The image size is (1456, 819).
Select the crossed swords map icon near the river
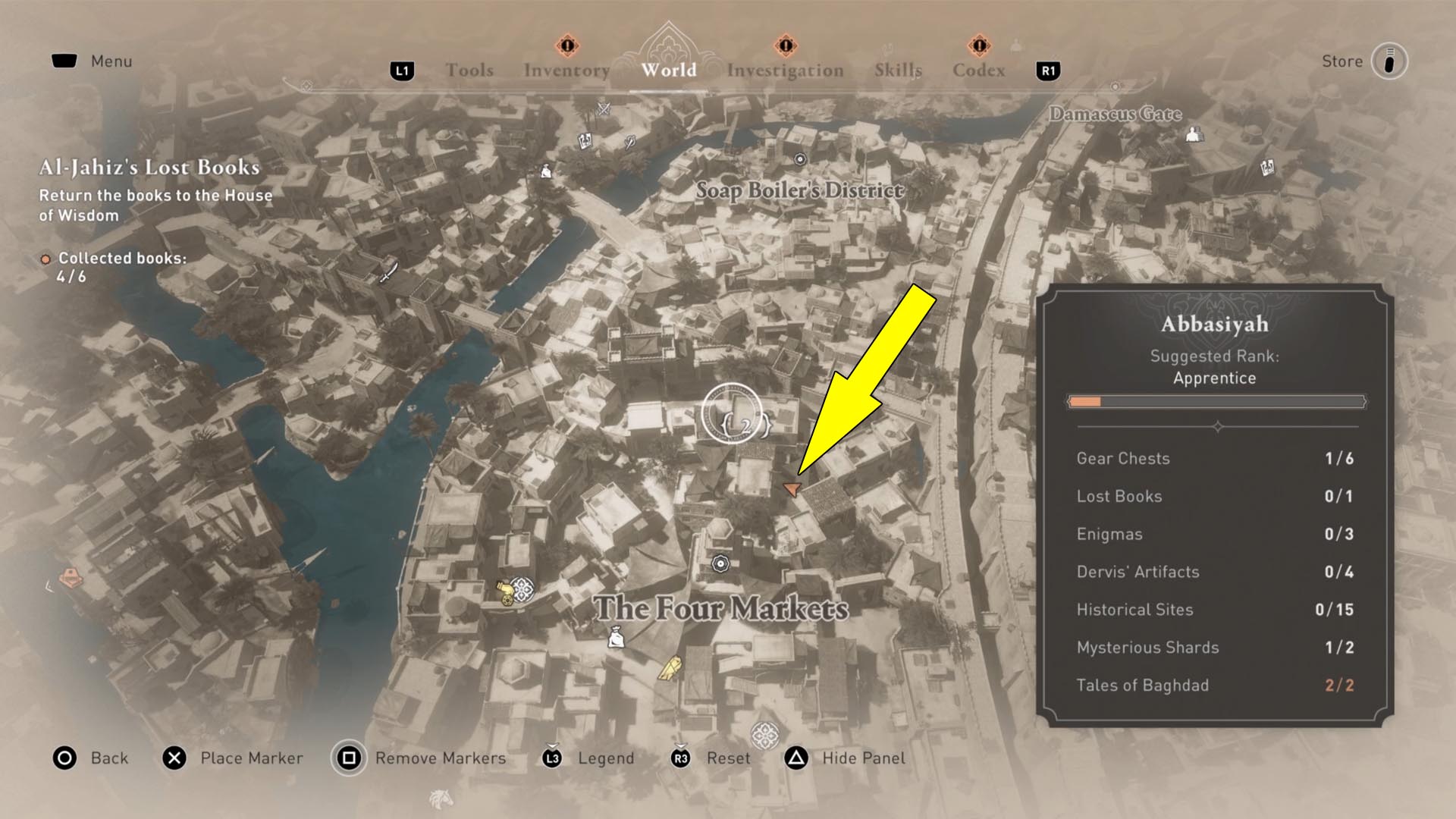coord(605,109)
